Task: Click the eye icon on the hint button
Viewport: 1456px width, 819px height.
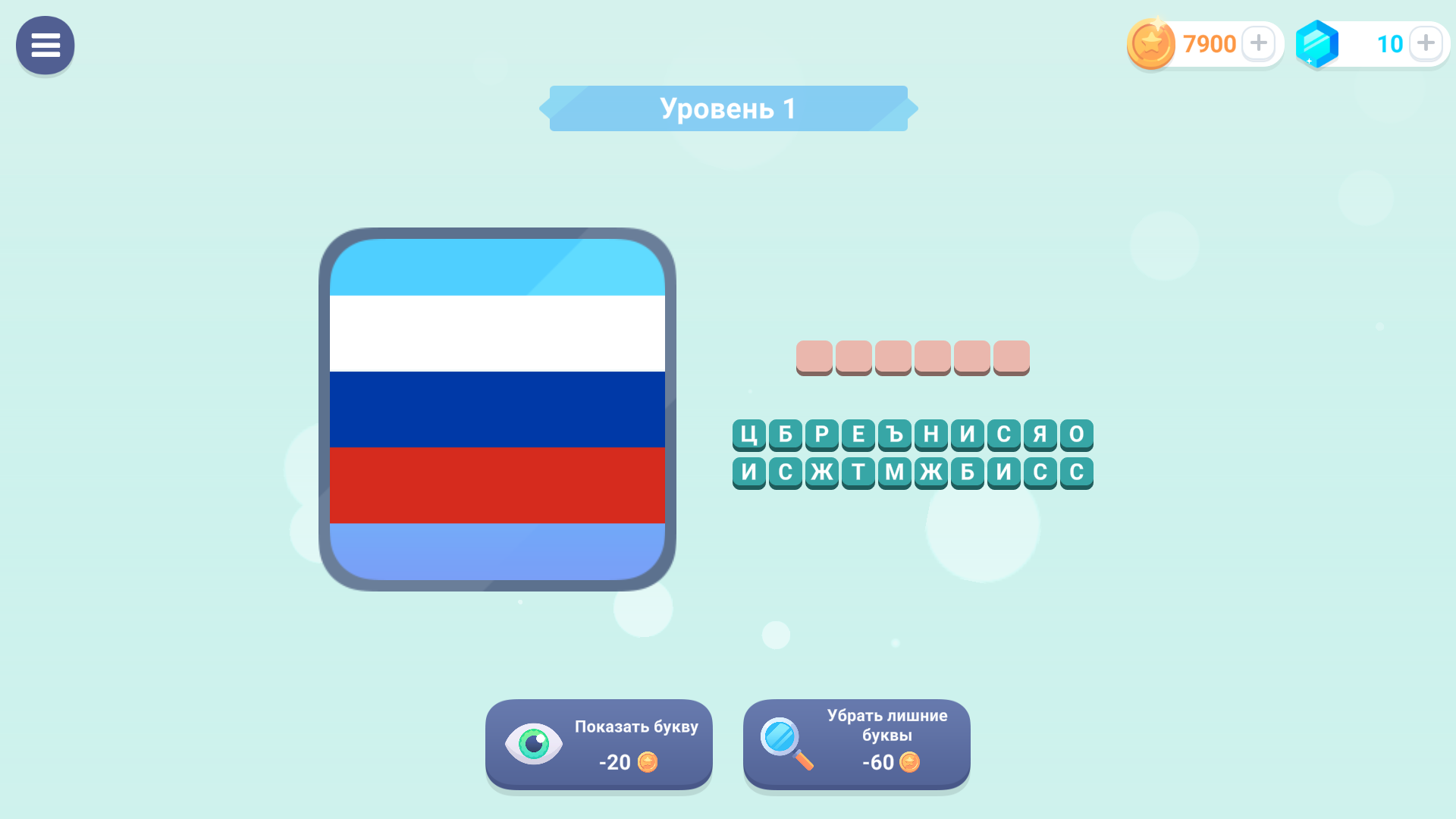Action: tap(533, 745)
